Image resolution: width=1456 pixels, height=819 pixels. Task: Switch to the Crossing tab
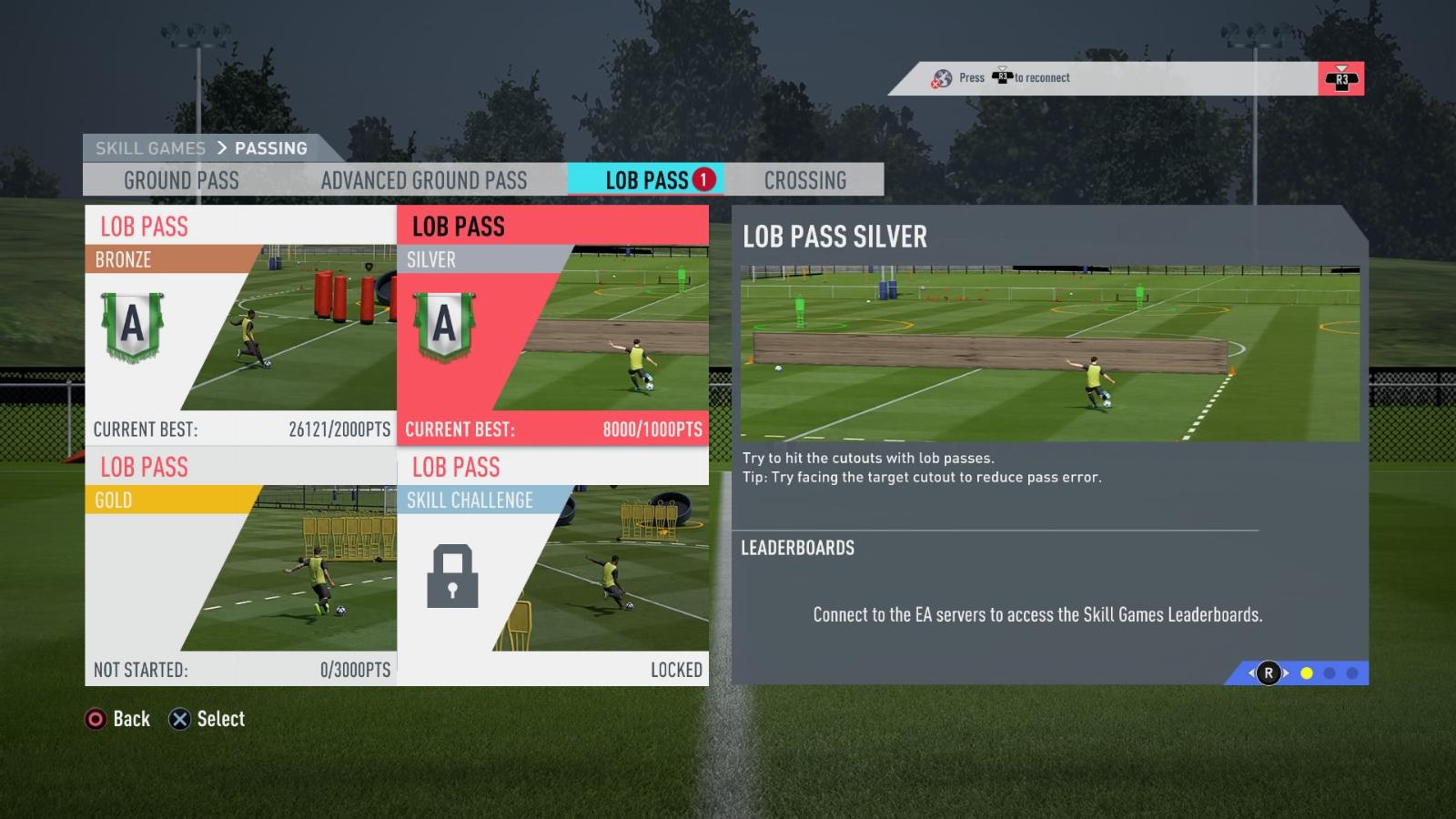point(805,180)
